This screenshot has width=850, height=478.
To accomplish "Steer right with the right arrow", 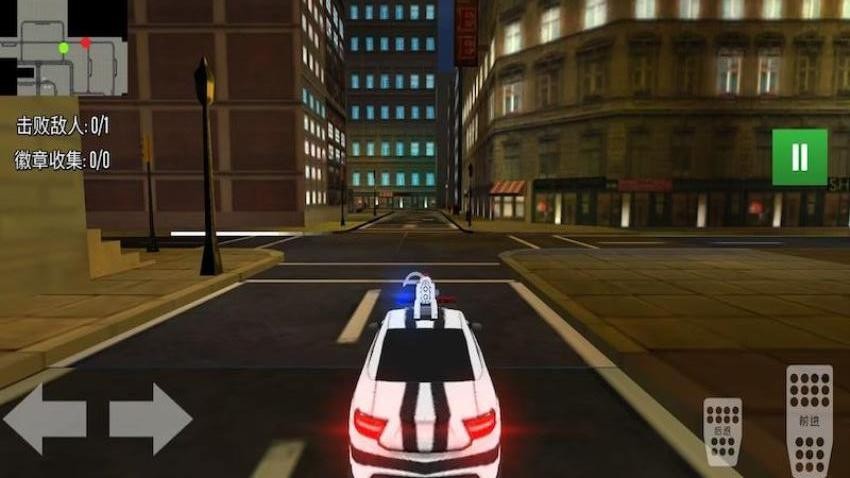I will click(x=150, y=419).
